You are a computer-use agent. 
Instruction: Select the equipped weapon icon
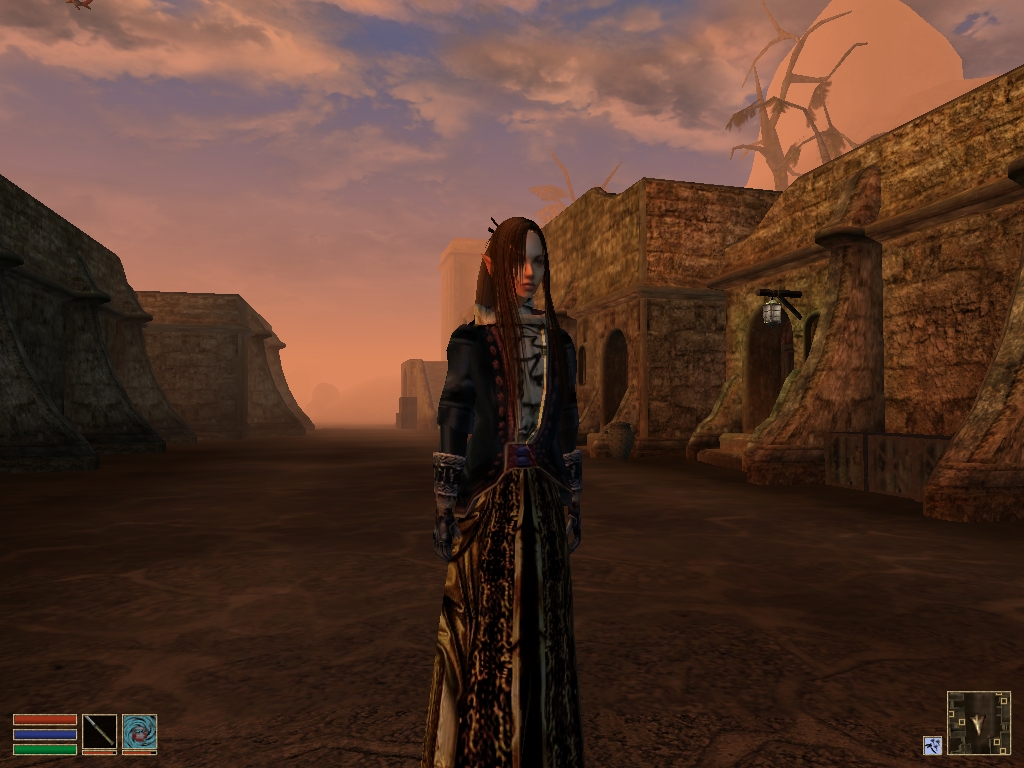[99, 733]
